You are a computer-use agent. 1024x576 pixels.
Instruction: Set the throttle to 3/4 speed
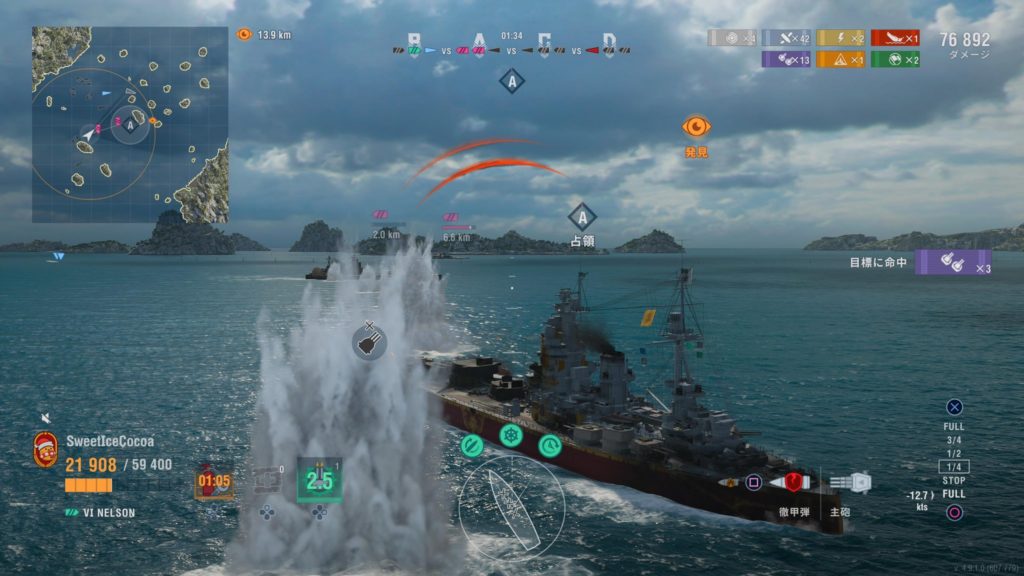954,439
